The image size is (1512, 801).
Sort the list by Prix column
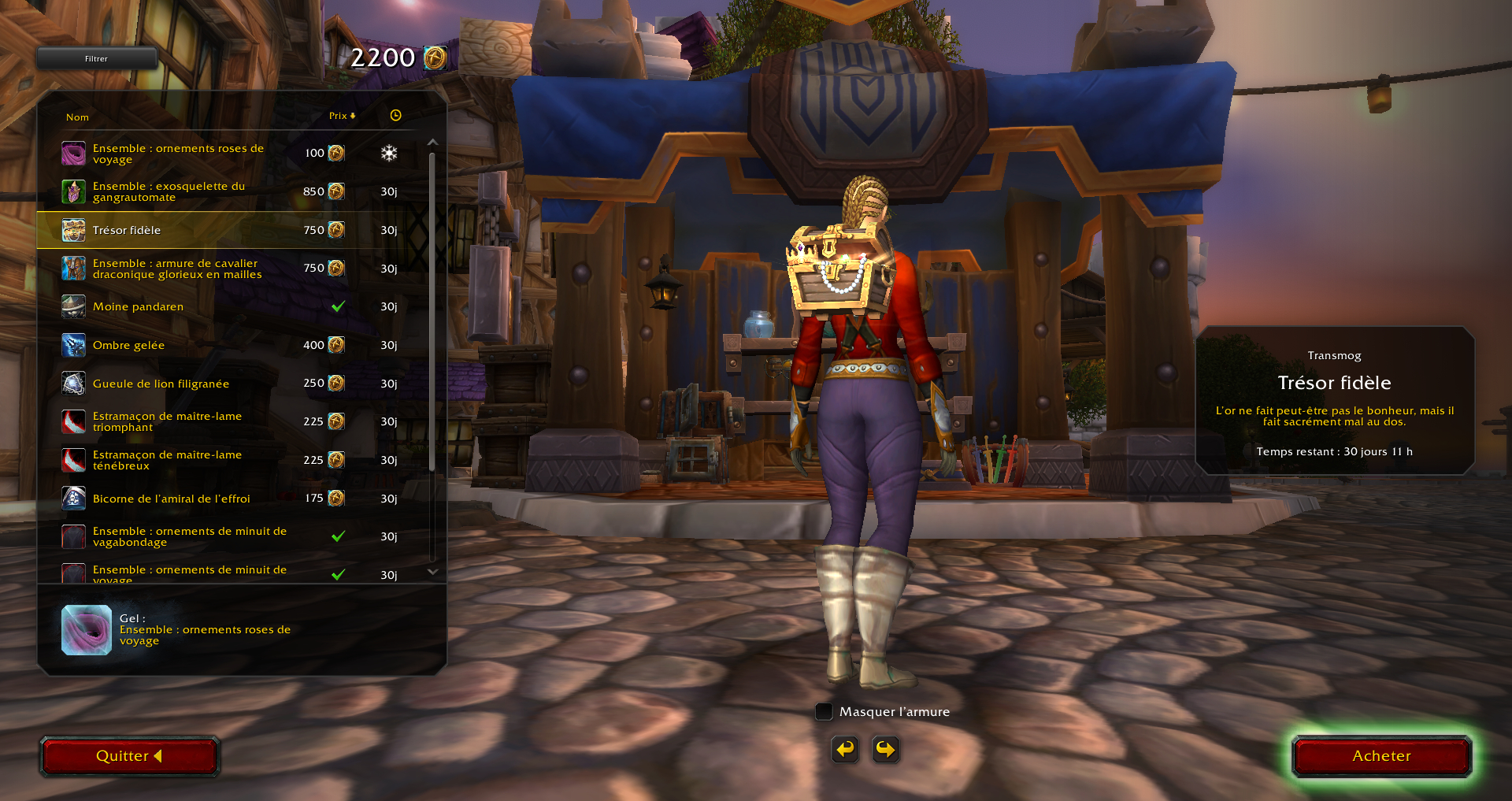click(342, 116)
